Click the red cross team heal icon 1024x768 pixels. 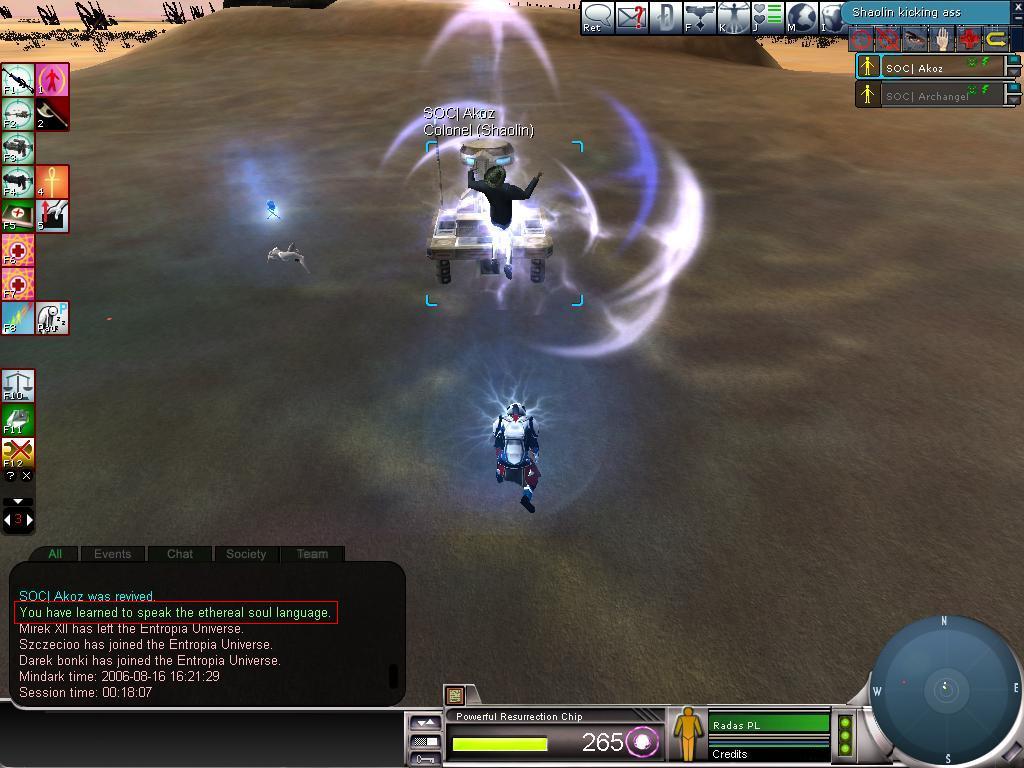tap(969, 40)
